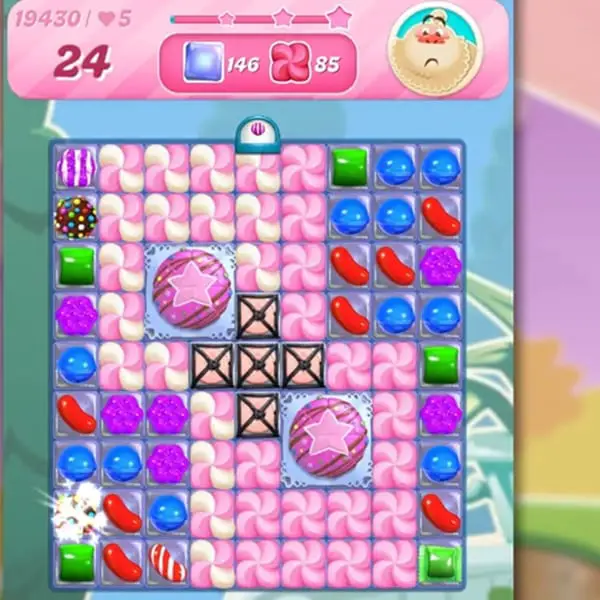Choose the red-and-white striped jelly bean candy
This screenshot has height=600, width=600.
[167, 561]
